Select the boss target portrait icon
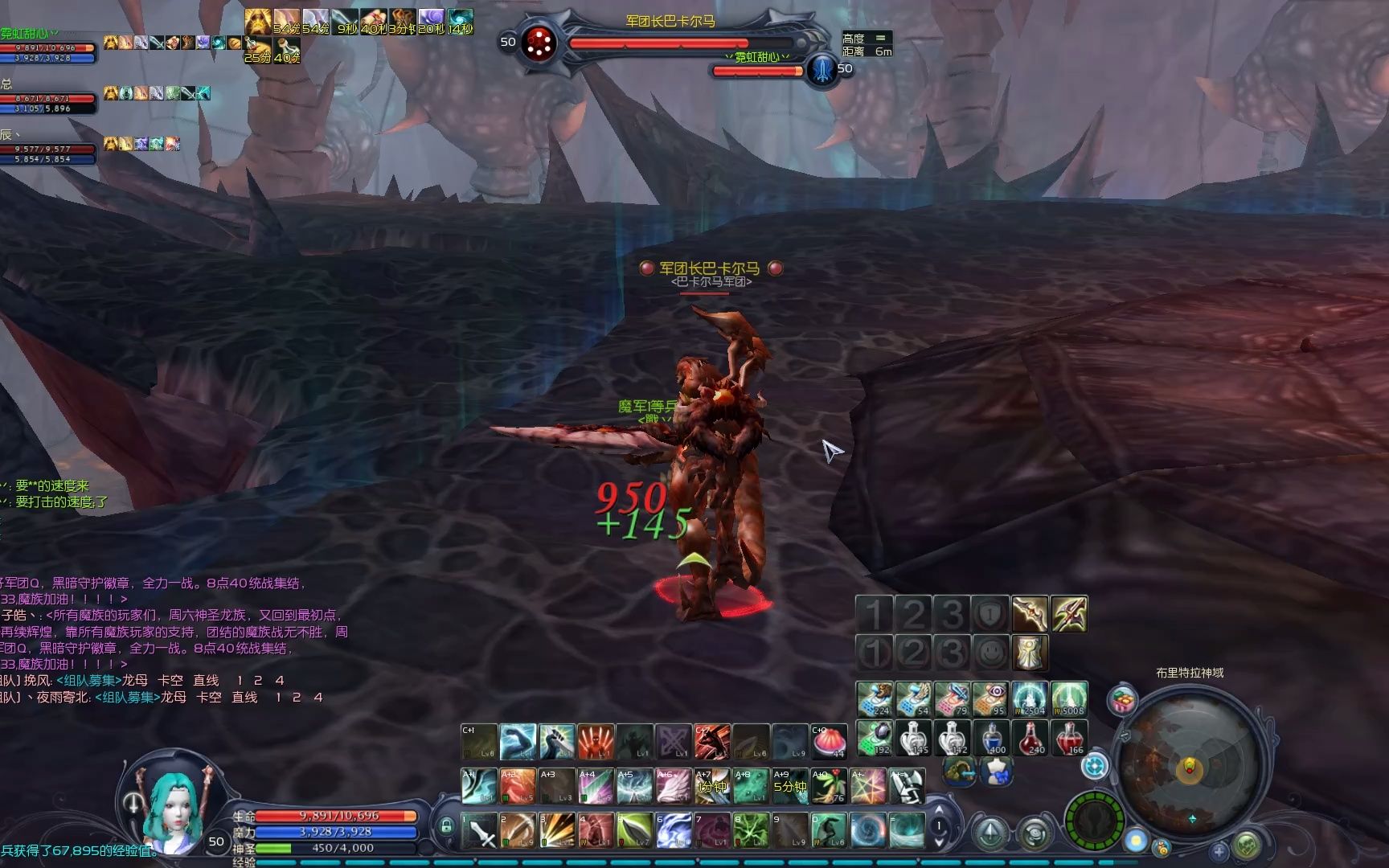Image resolution: width=1389 pixels, height=868 pixels. [x=539, y=43]
